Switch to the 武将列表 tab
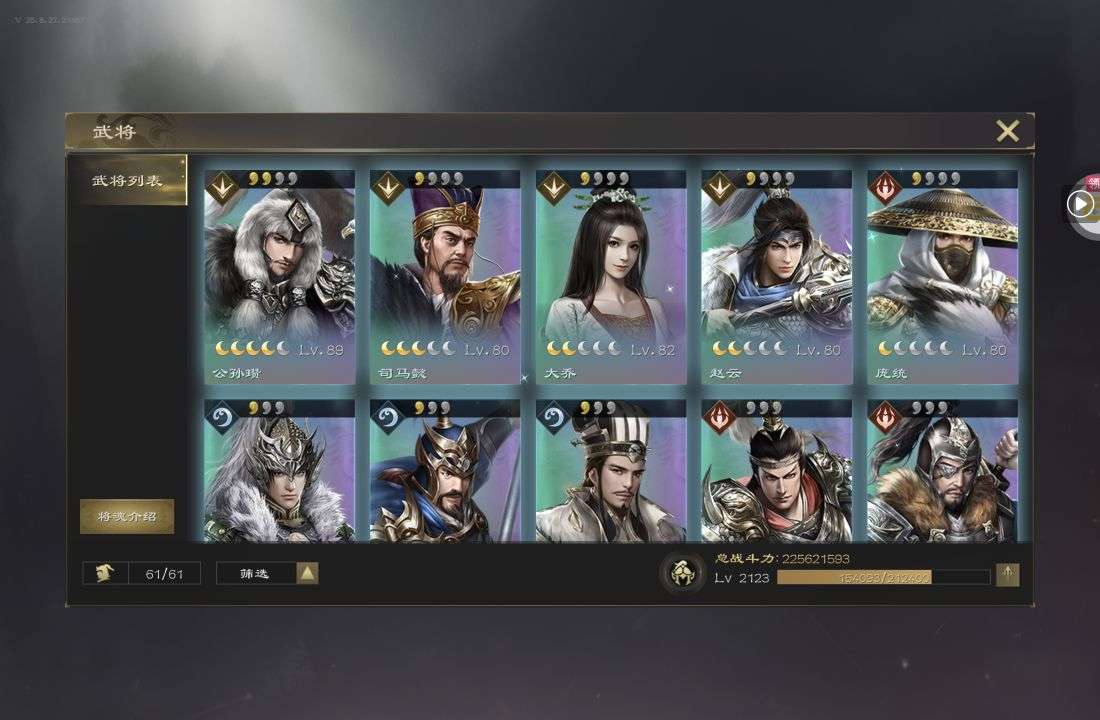The image size is (1100, 720). [x=127, y=181]
